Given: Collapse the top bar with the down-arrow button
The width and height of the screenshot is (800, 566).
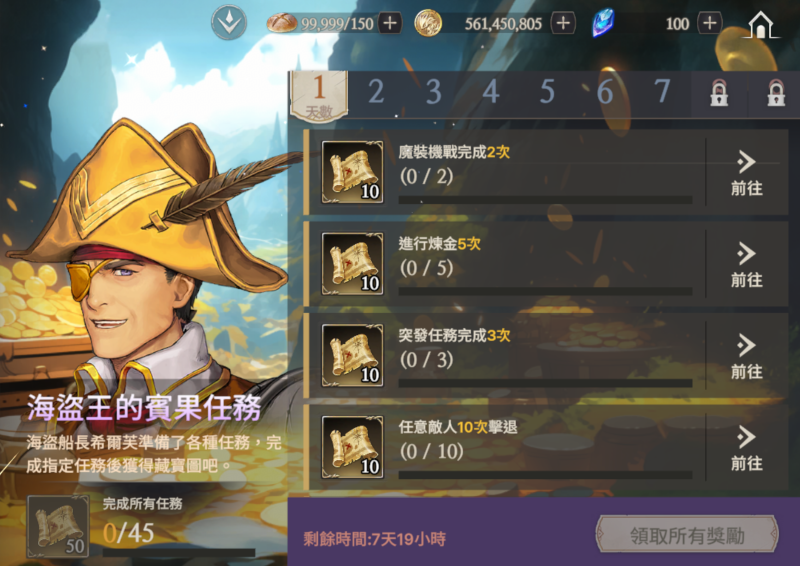Looking at the screenshot, I should click(229, 23).
